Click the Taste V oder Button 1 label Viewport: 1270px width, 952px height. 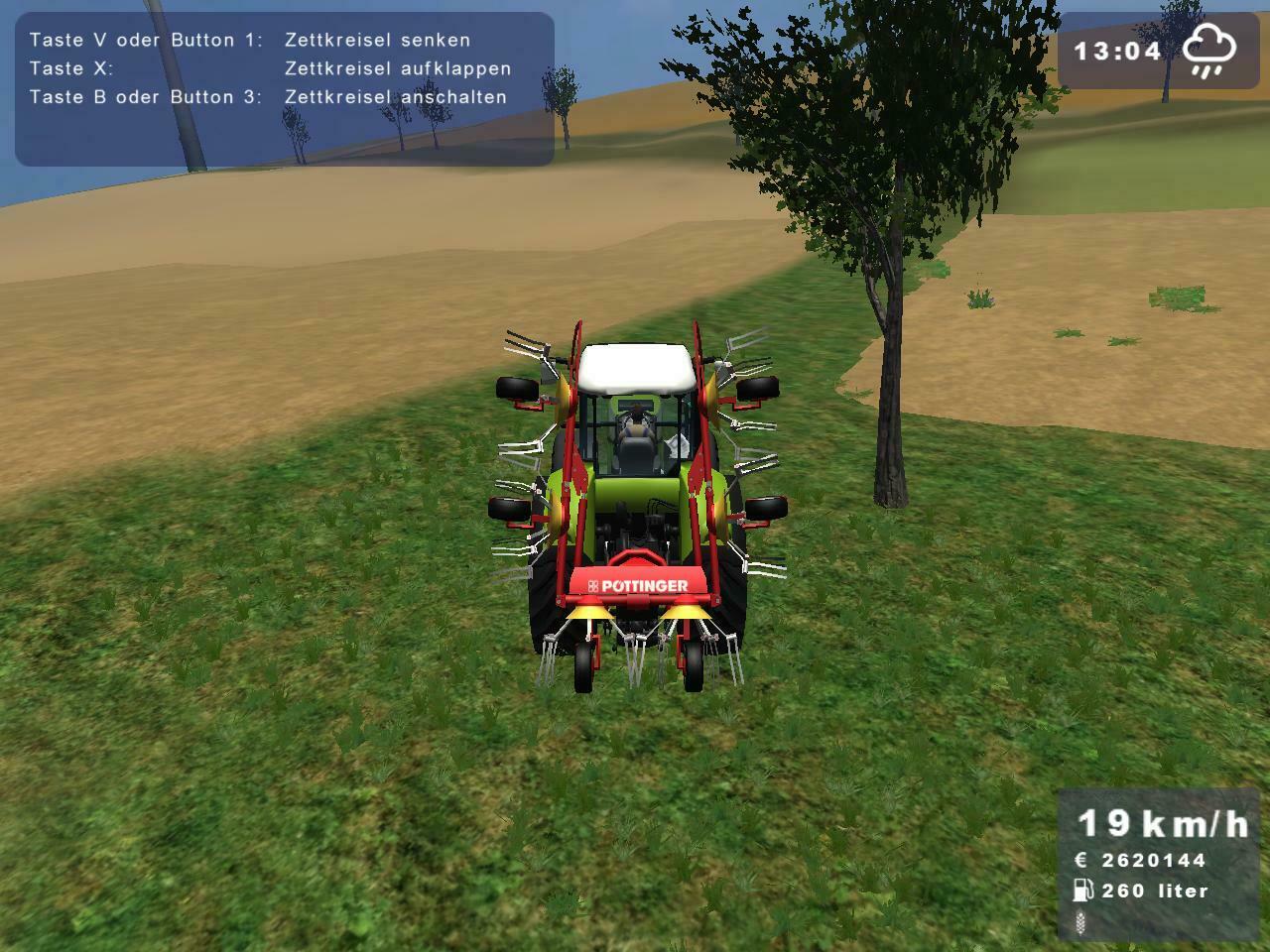pos(149,40)
